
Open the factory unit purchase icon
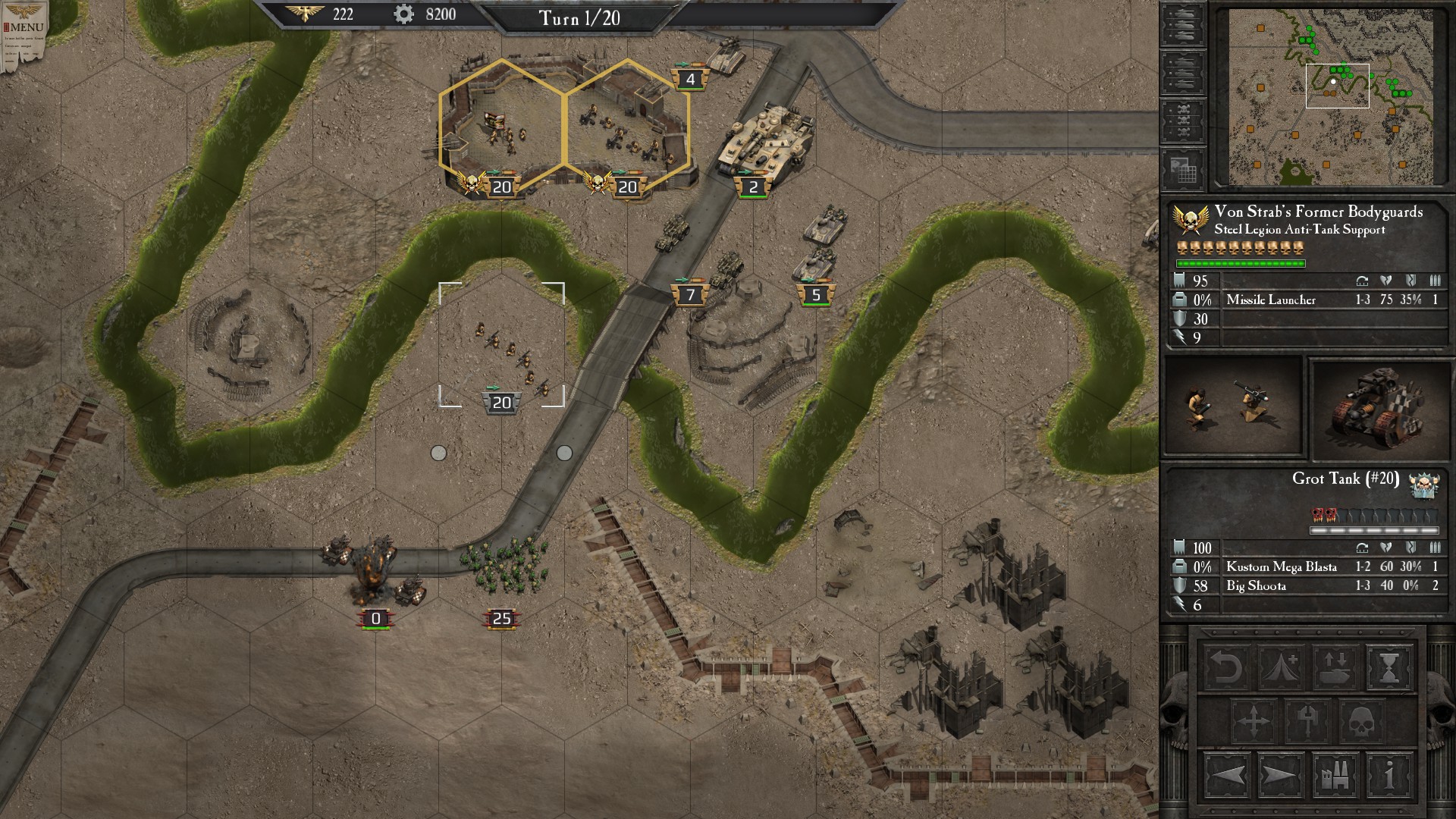coord(1334,776)
